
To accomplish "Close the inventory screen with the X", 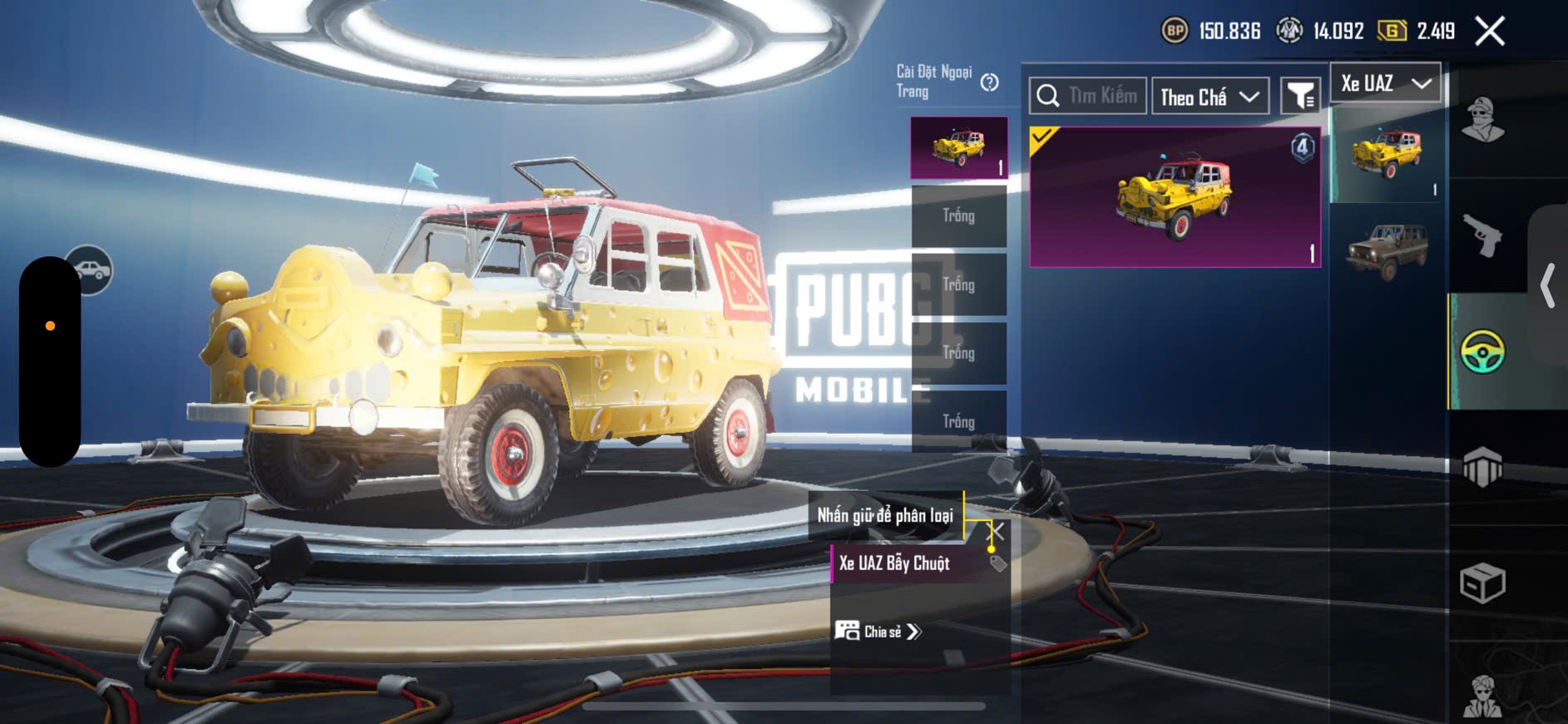I will [1489, 32].
